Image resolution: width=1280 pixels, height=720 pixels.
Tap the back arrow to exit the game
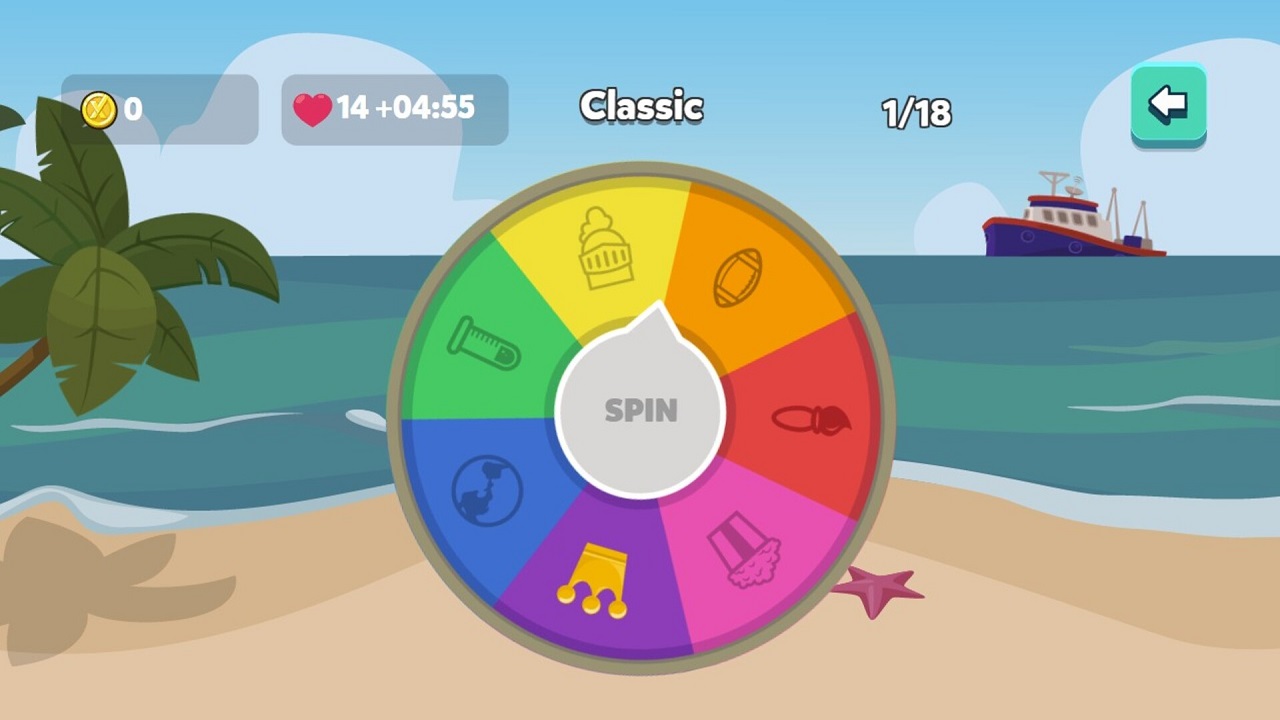[1168, 102]
